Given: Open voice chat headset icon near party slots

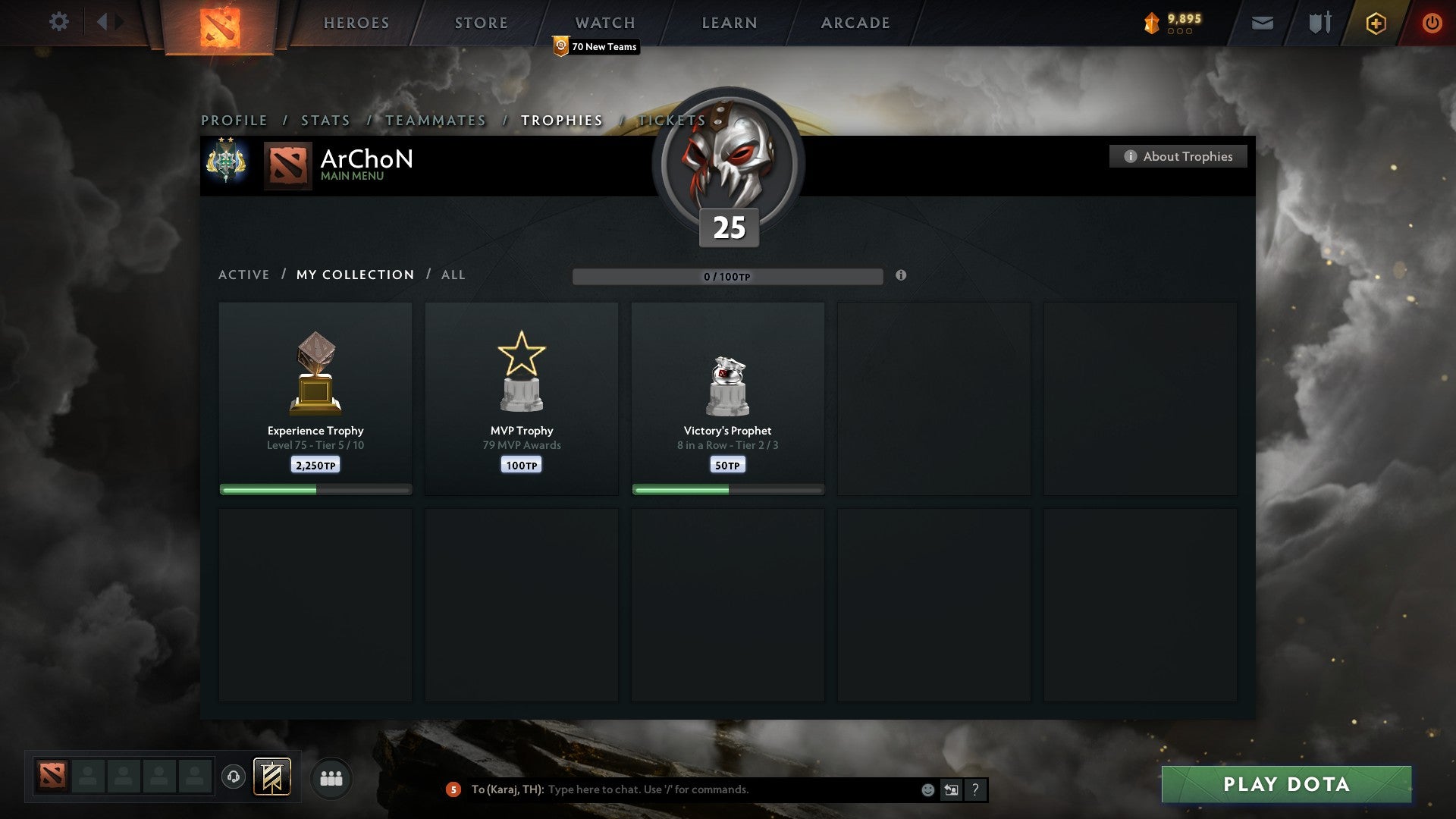Looking at the screenshot, I should coord(234,777).
